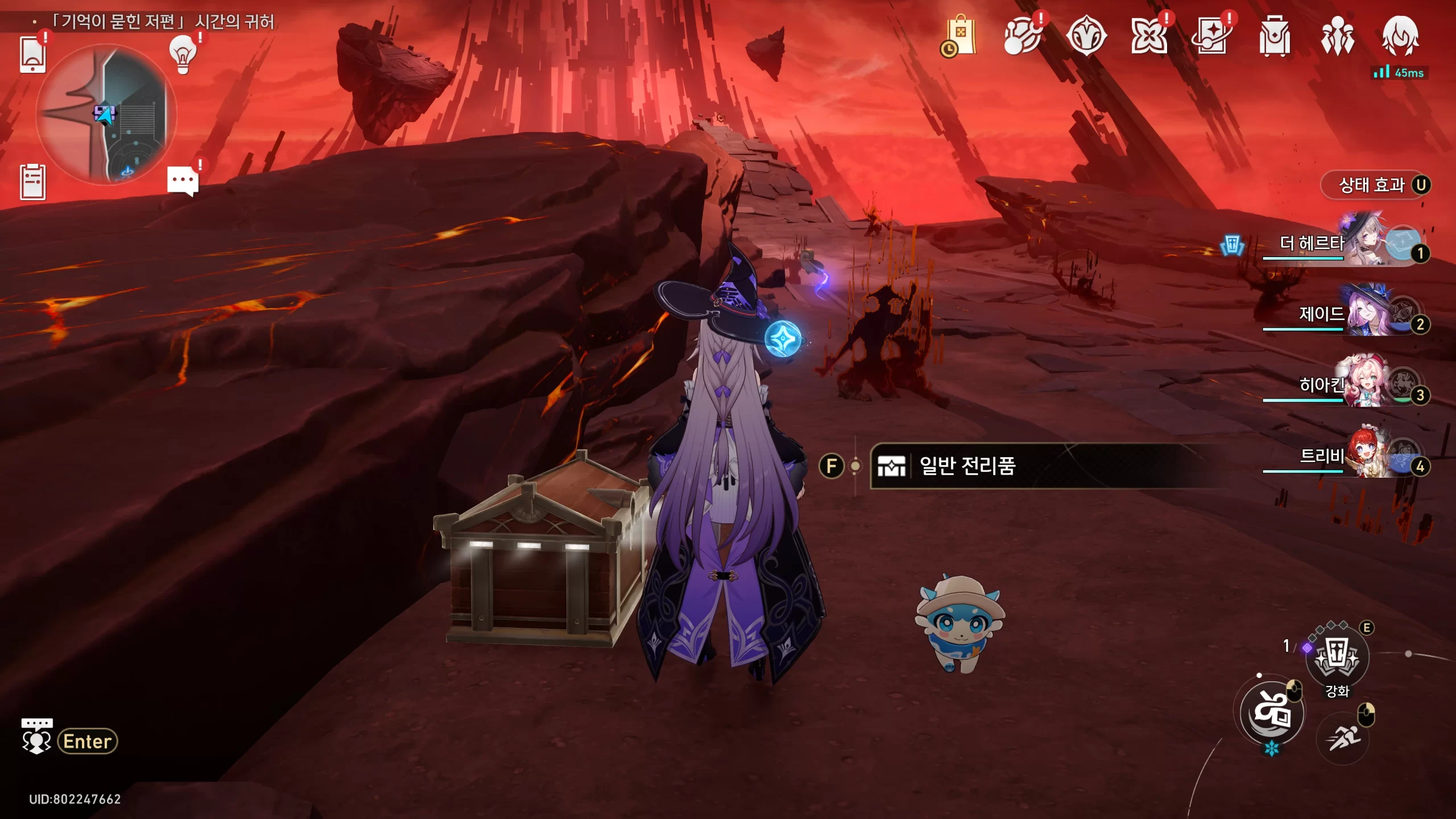The width and height of the screenshot is (1456, 819).
Task: Click the circular minimap
Action: tap(106, 114)
